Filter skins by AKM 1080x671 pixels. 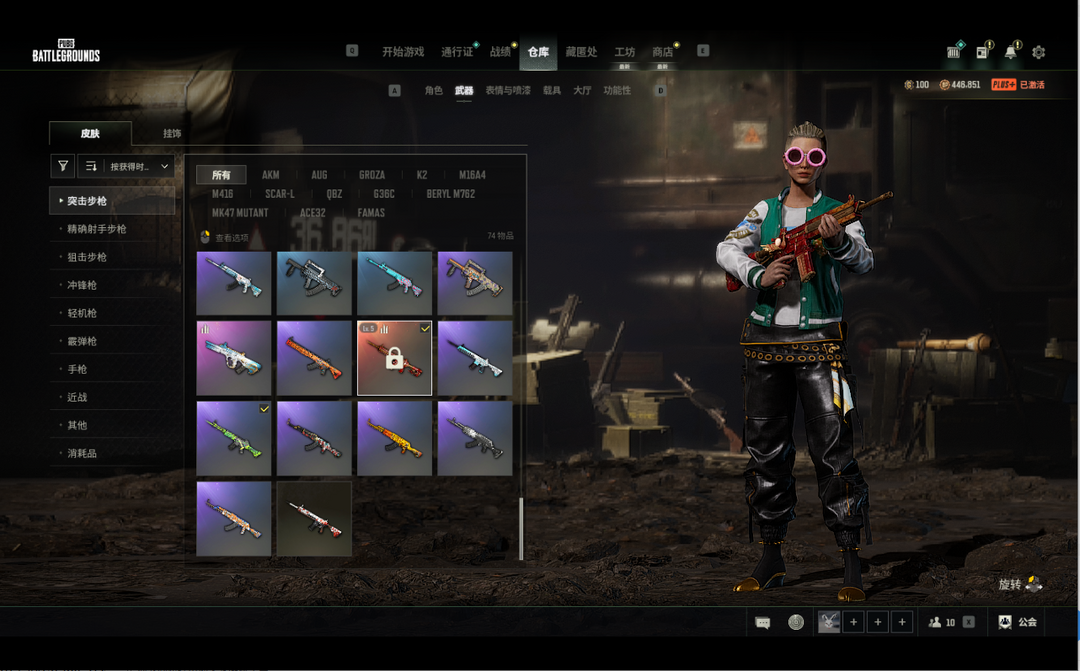tap(270, 175)
